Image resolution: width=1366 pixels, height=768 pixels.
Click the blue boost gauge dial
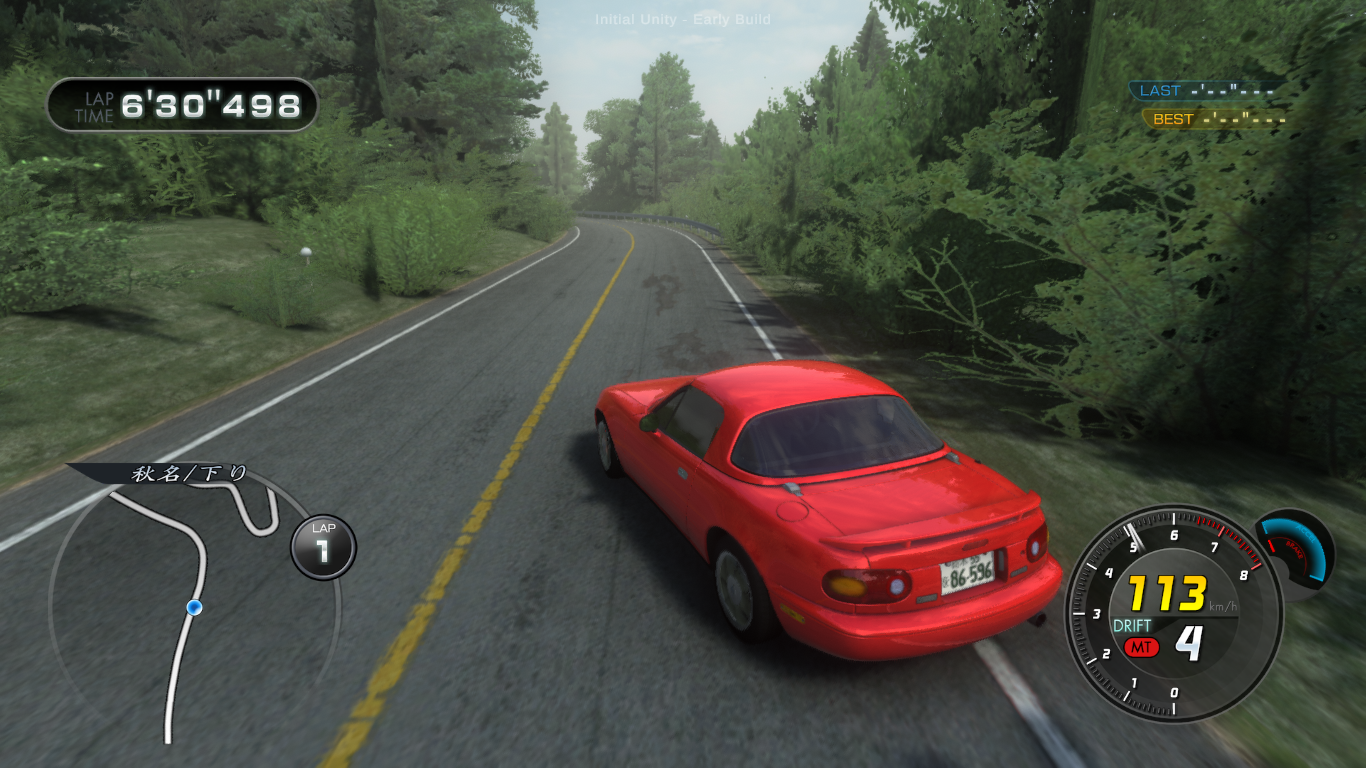point(1295,548)
